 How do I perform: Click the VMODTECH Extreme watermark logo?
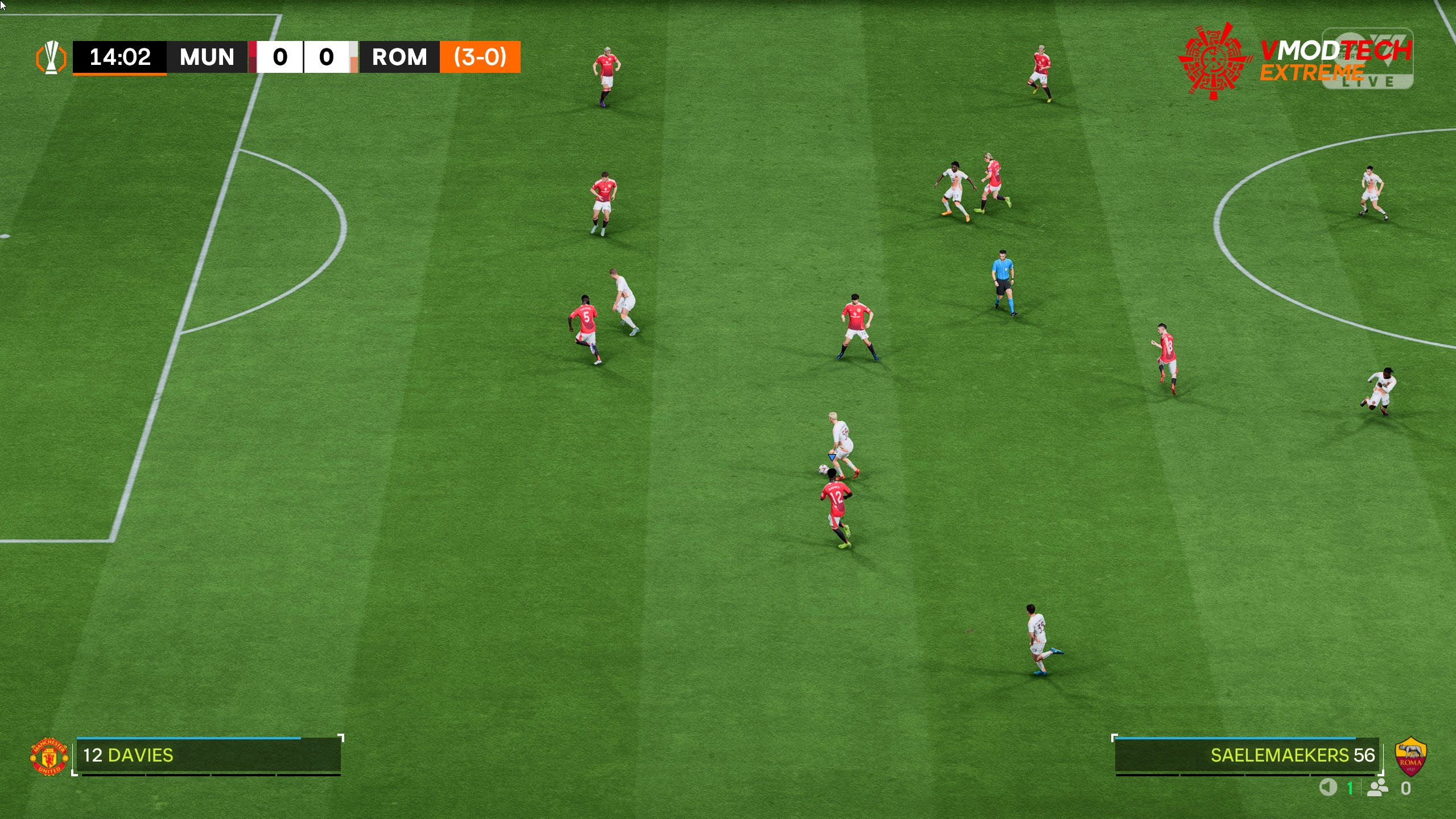[1294, 60]
